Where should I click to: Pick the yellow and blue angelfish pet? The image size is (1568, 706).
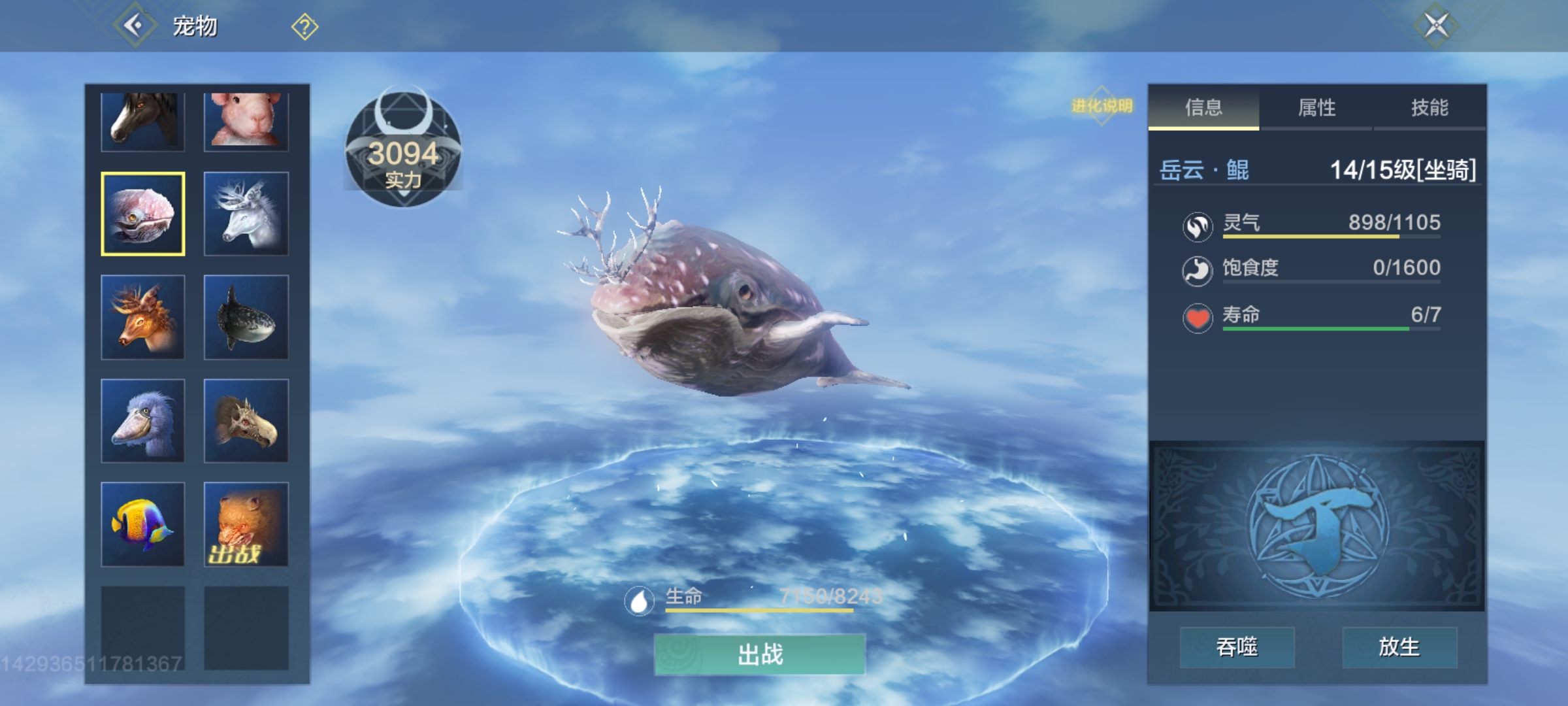tap(143, 524)
